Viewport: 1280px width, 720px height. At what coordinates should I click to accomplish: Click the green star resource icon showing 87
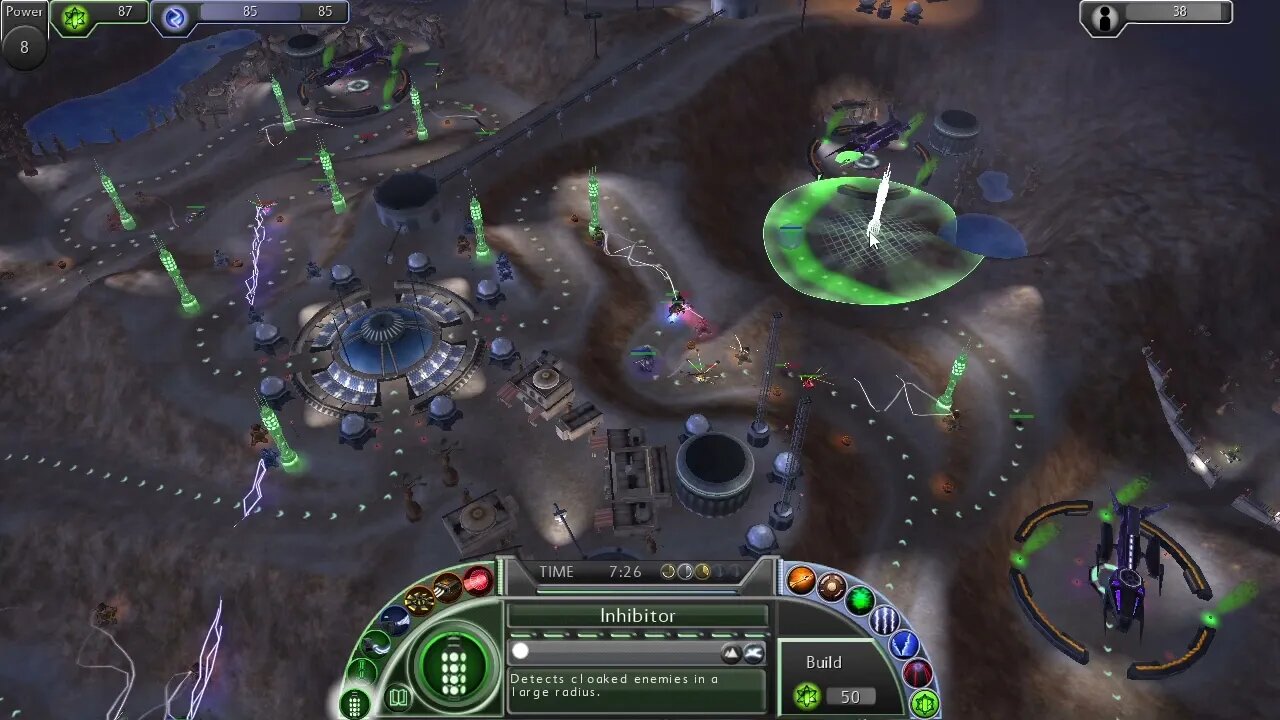(x=75, y=17)
